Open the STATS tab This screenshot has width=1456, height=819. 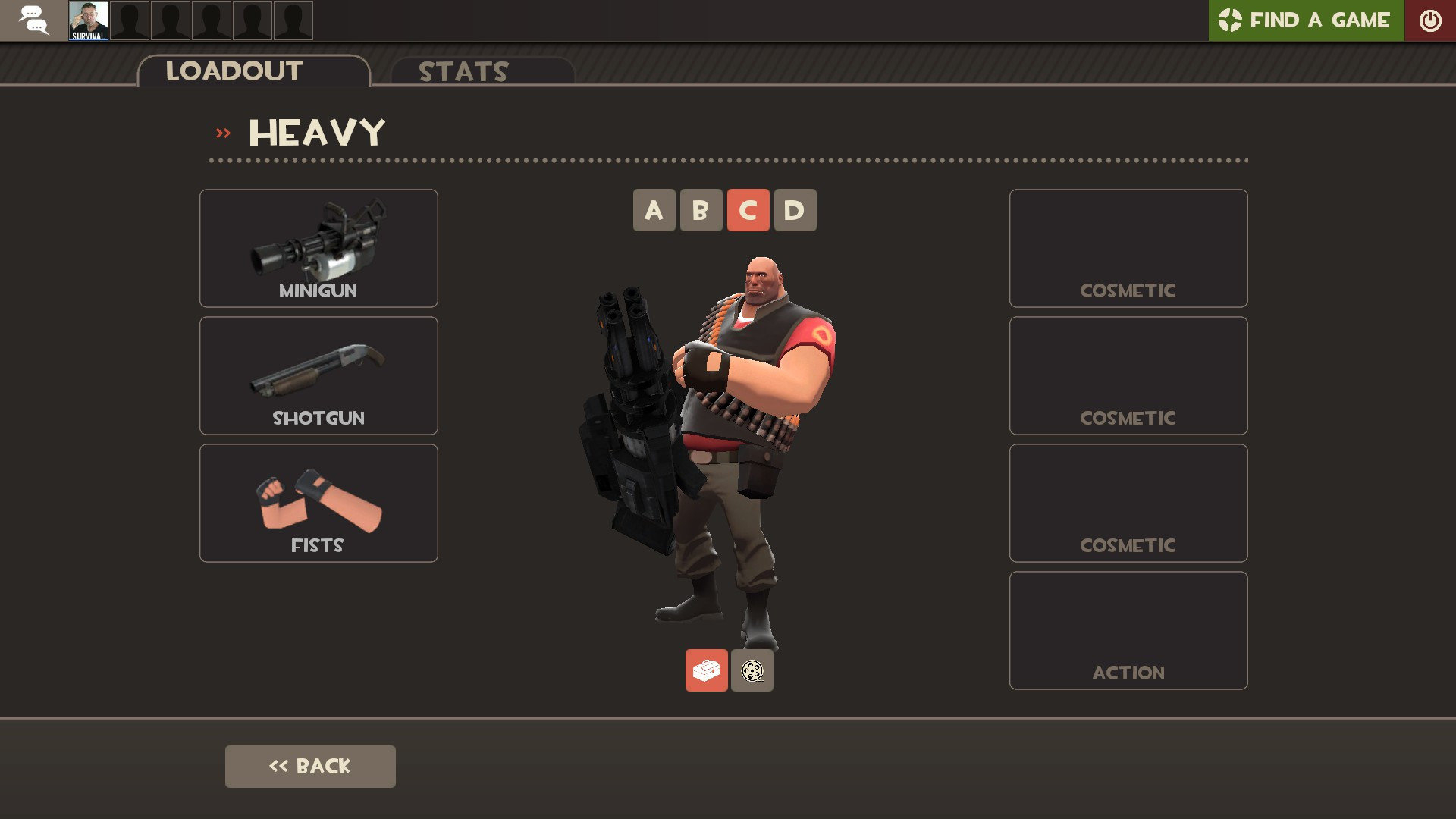click(463, 72)
